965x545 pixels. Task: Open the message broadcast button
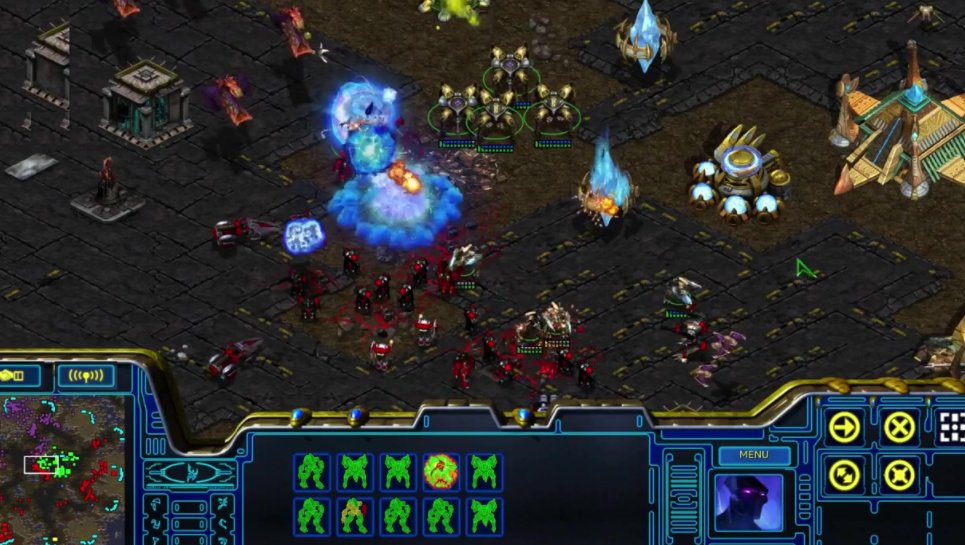[x=86, y=376]
